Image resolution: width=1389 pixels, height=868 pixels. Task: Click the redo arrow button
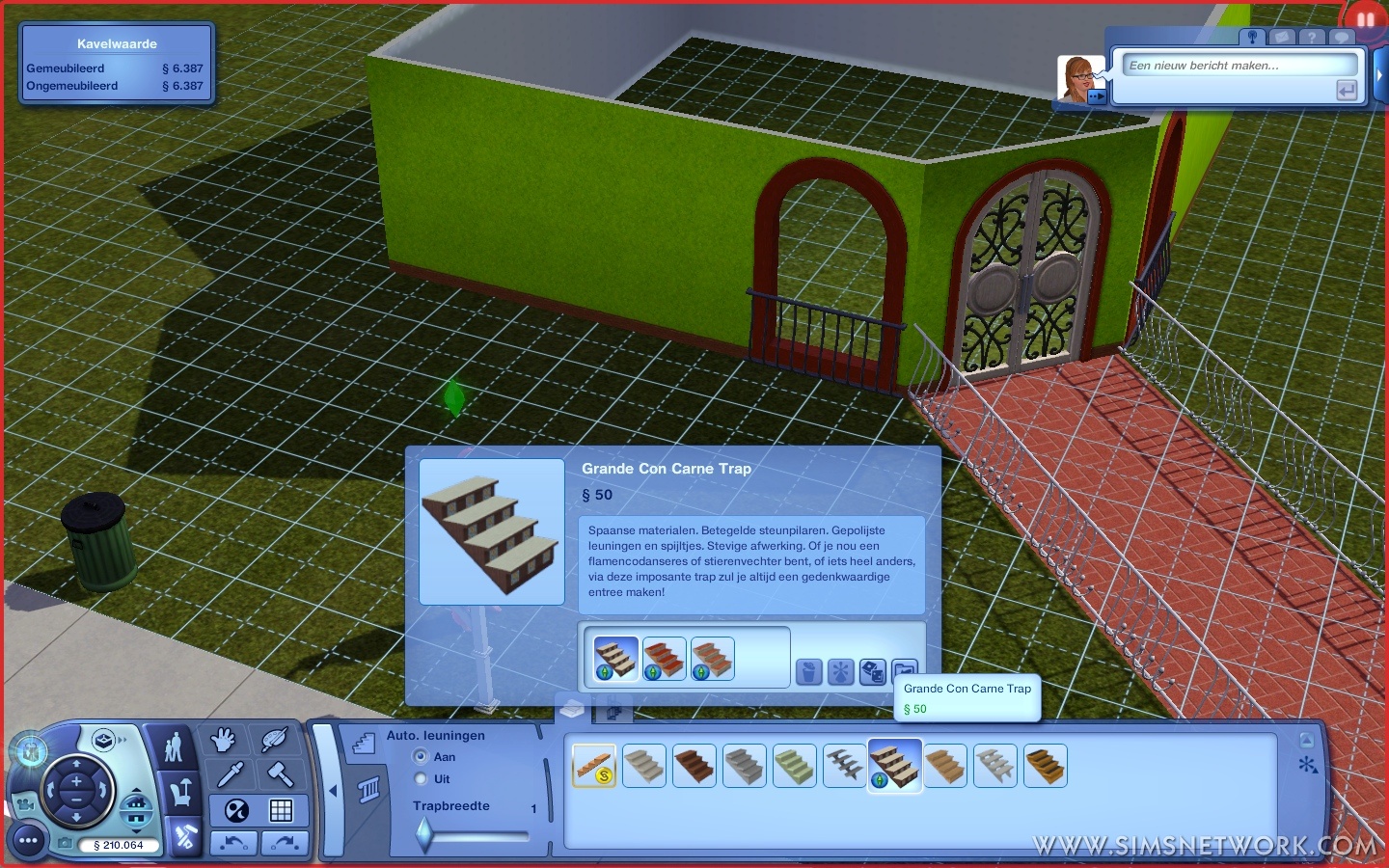click(283, 843)
